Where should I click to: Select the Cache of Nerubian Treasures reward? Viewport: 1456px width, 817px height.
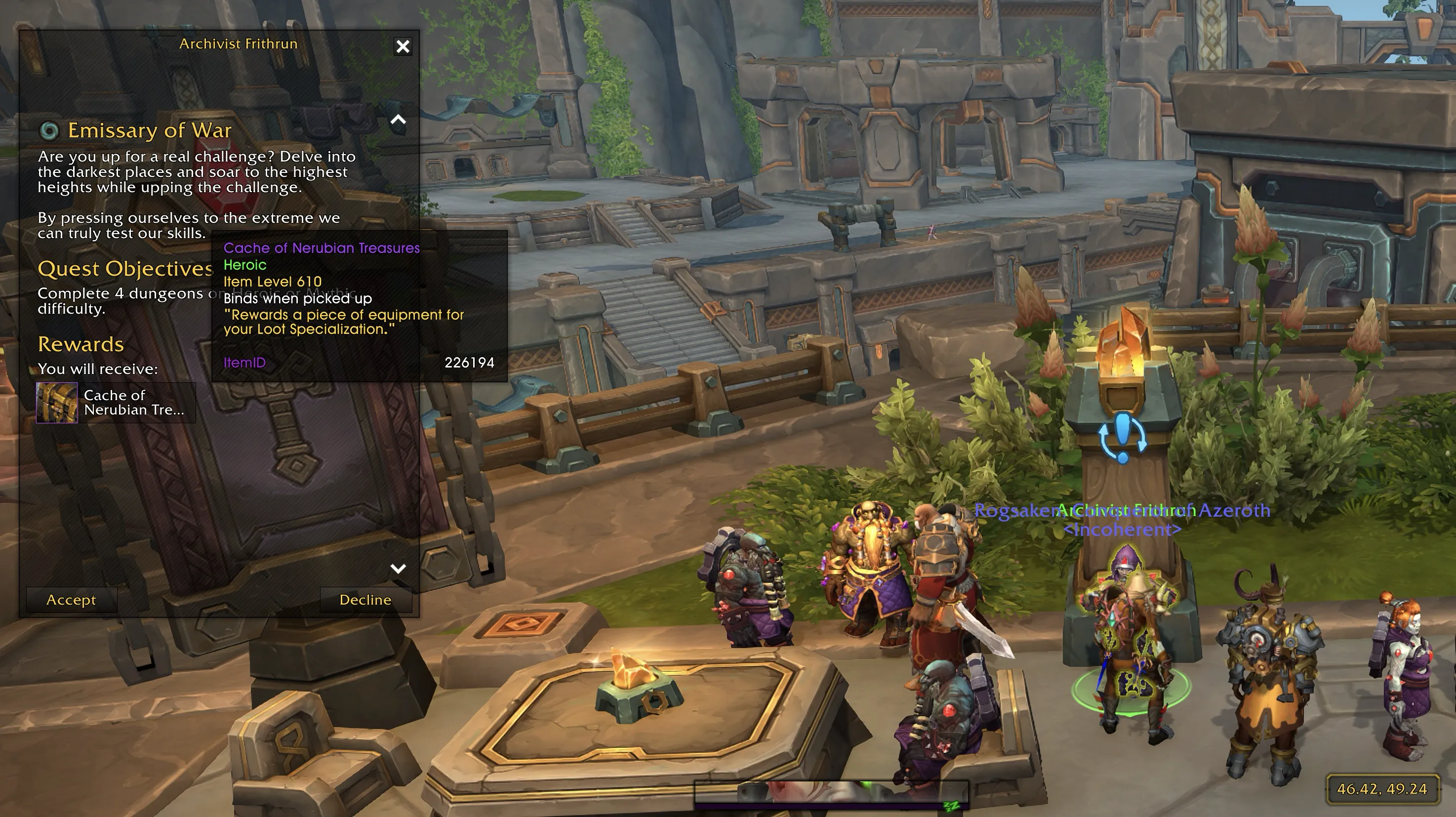coord(115,403)
